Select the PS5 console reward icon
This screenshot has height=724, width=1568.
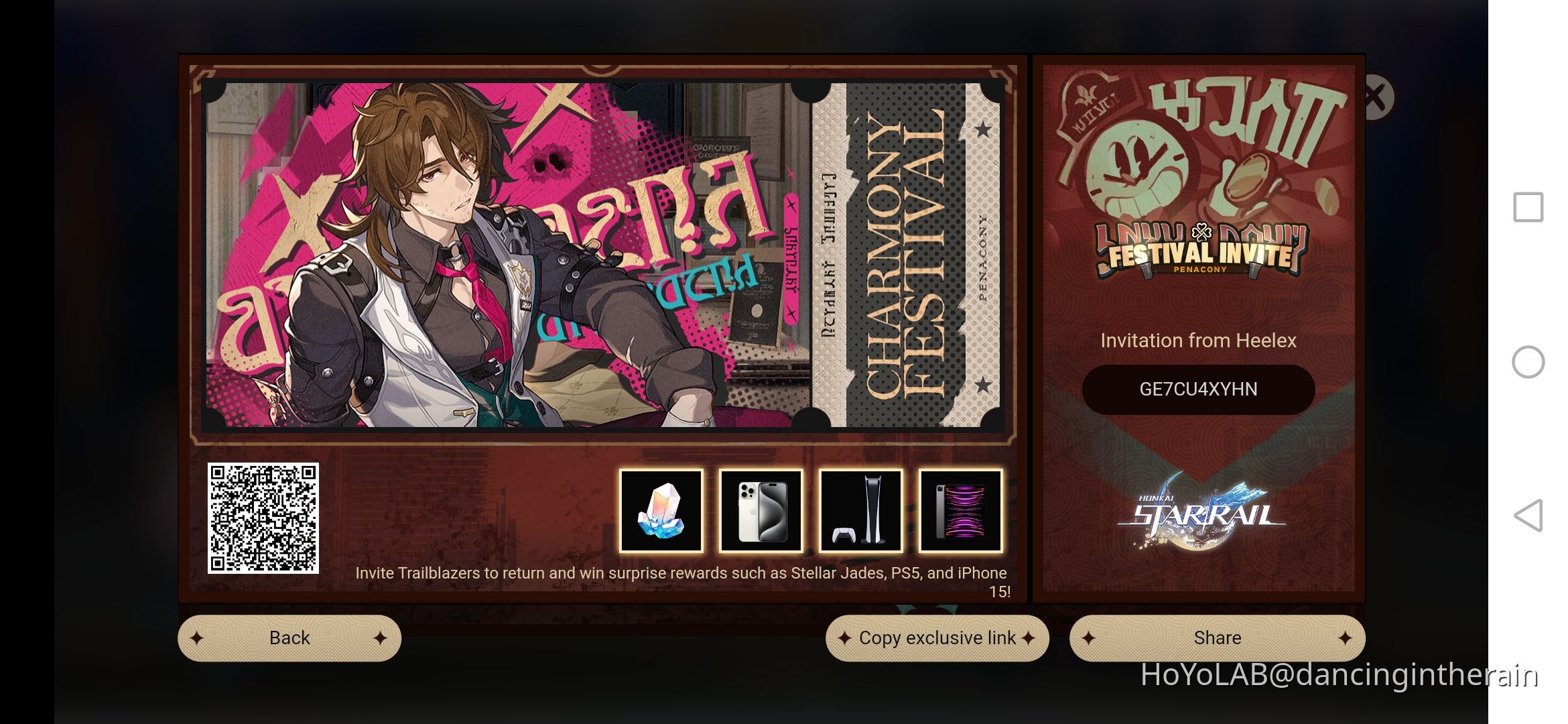(x=860, y=511)
